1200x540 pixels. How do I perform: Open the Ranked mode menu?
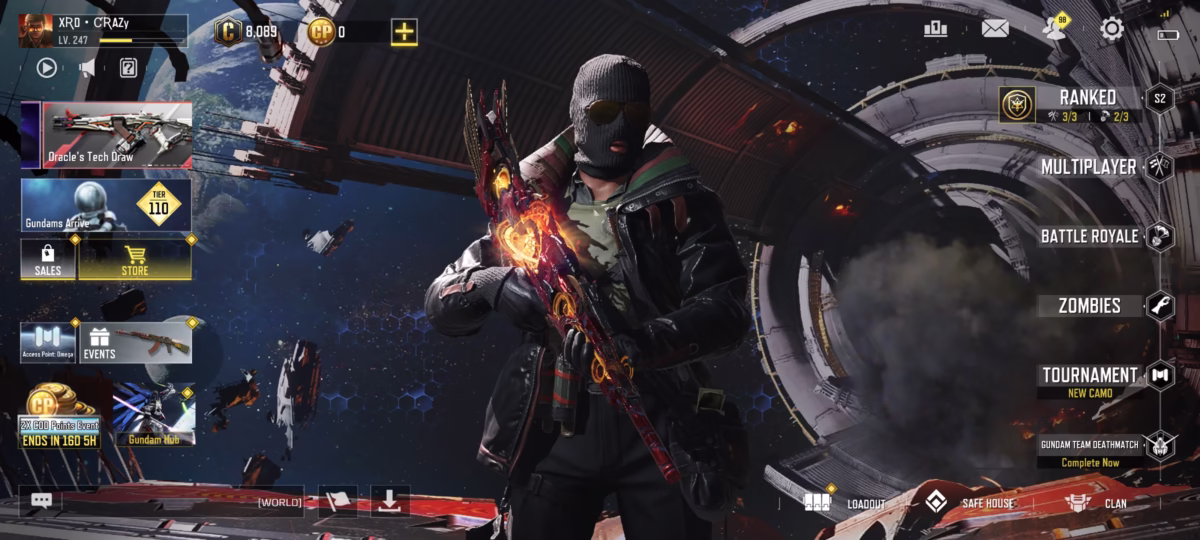click(1087, 98)
